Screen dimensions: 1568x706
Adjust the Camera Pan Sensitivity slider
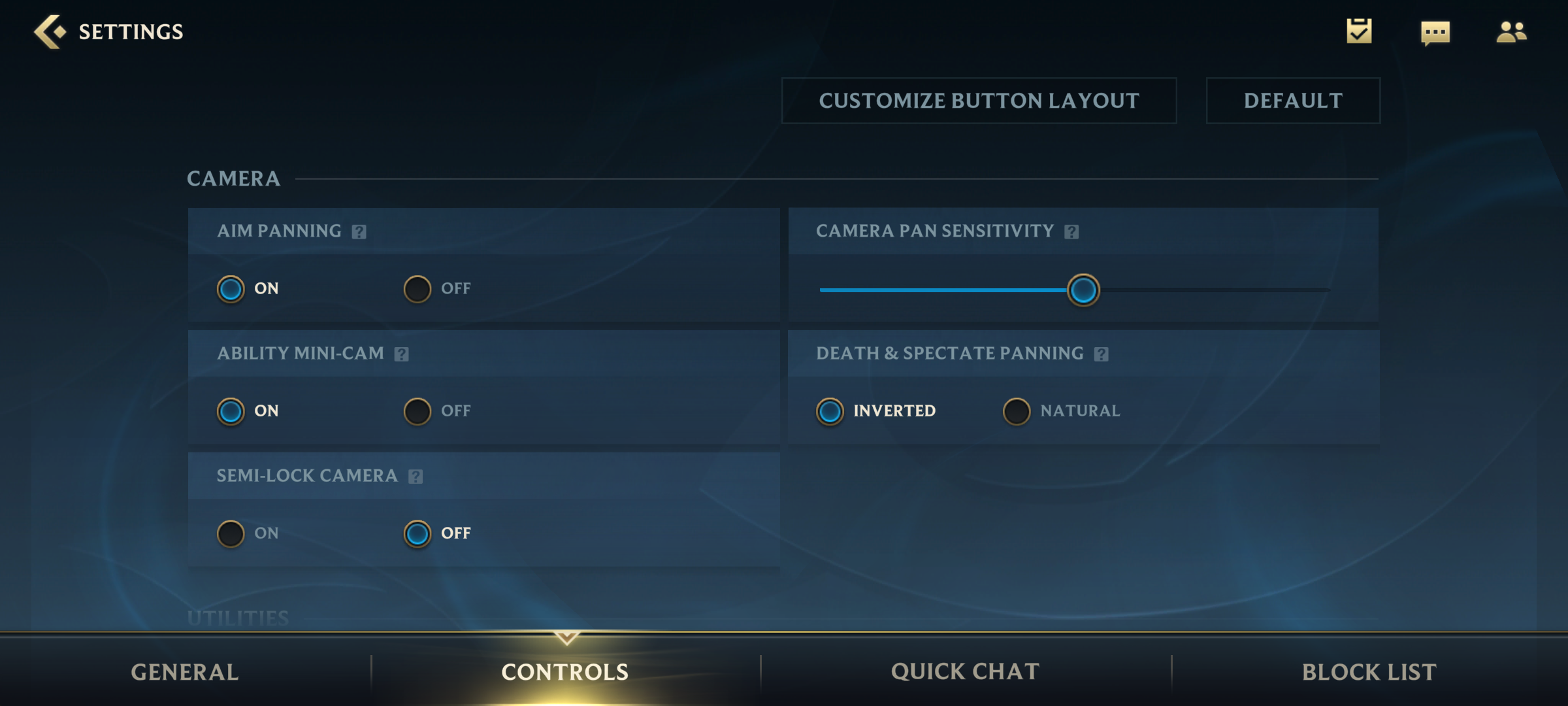click(x=1083, y=290)
